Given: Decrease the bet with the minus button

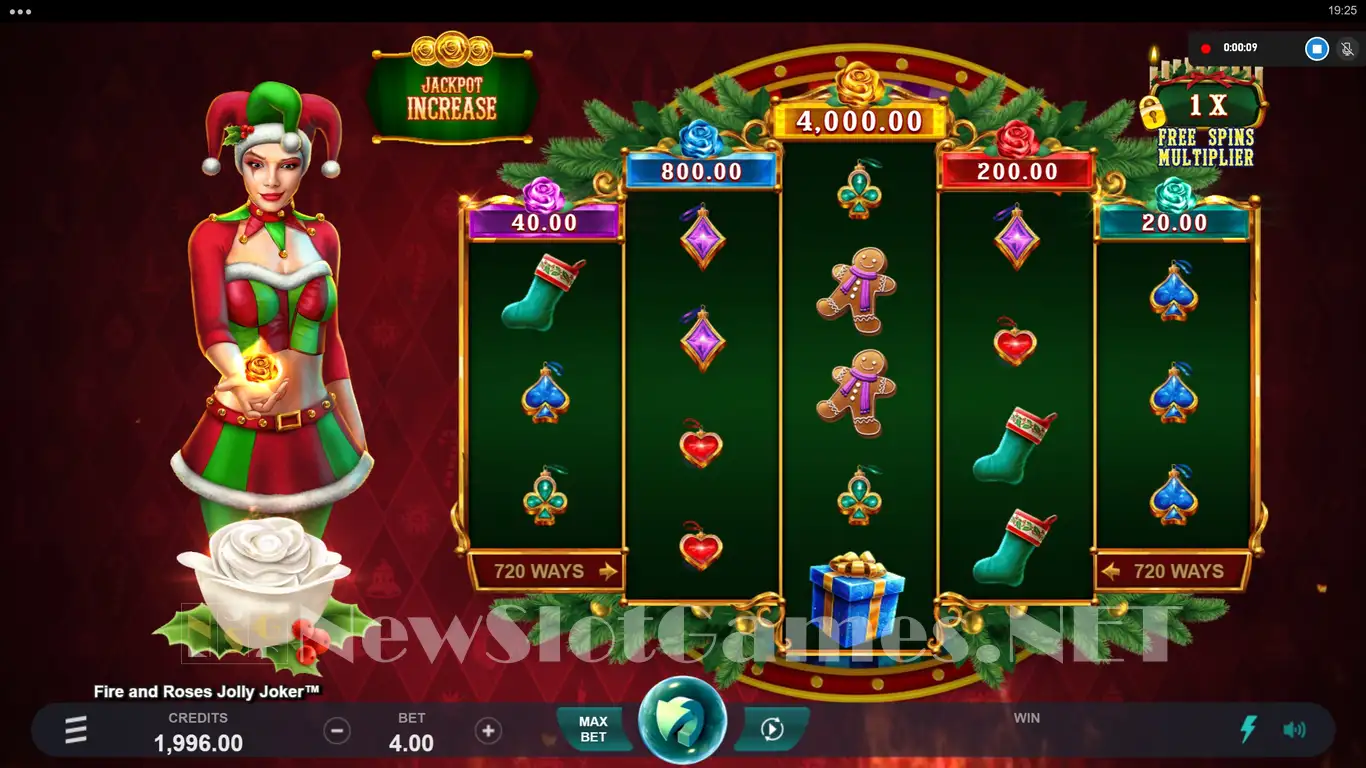Looking at the screenshot, I should 337,731.
